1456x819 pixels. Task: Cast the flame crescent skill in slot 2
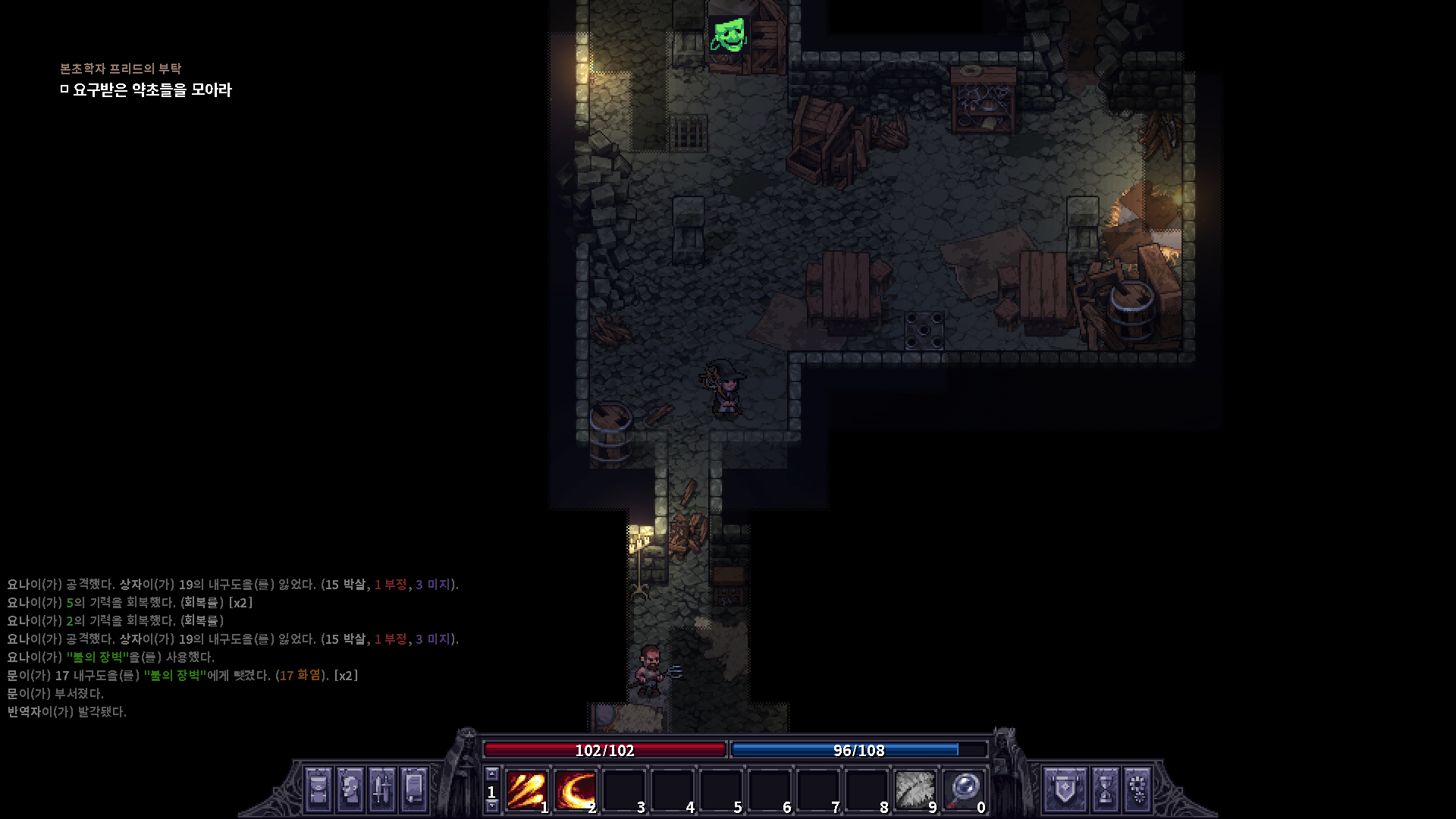coord(575,791)
